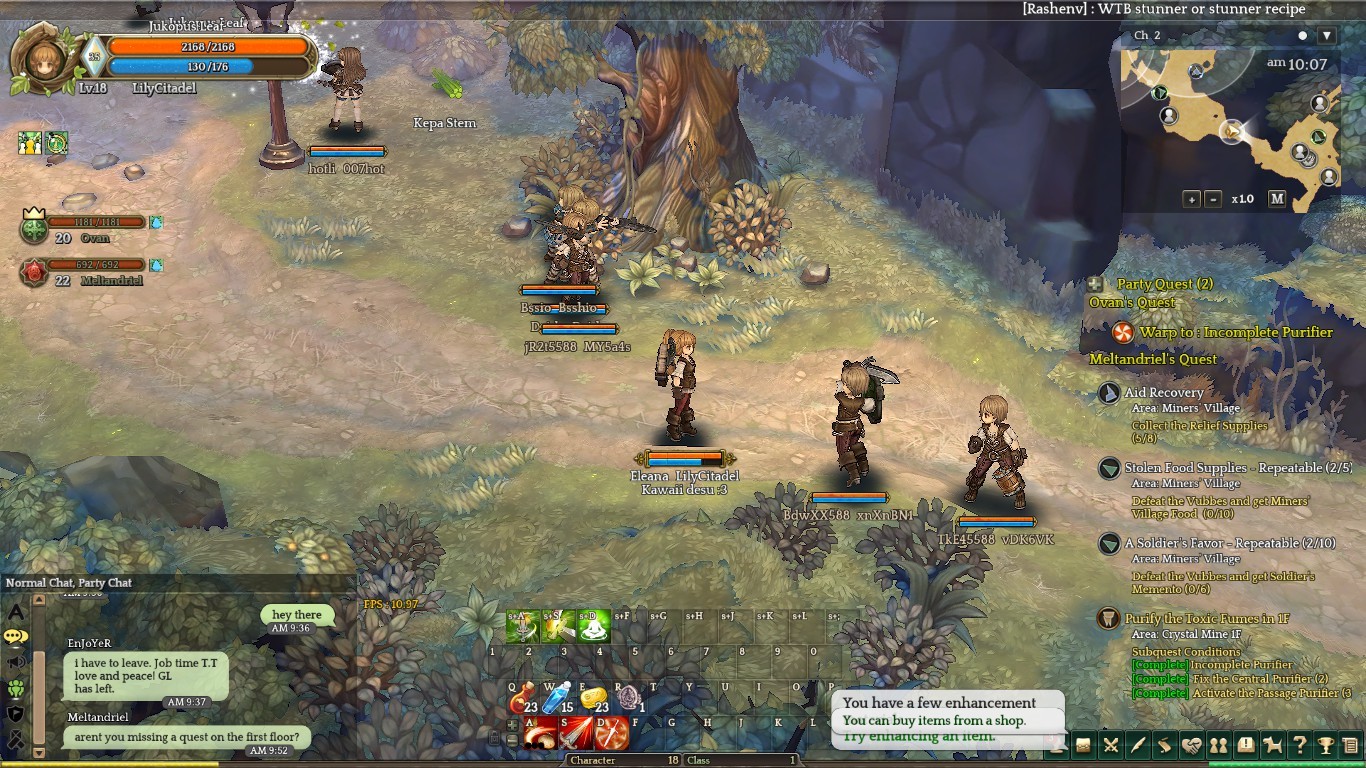Zoom out the minimap with minus button
Viewport: 1366px width, 768px height.
pos(1213,199)
